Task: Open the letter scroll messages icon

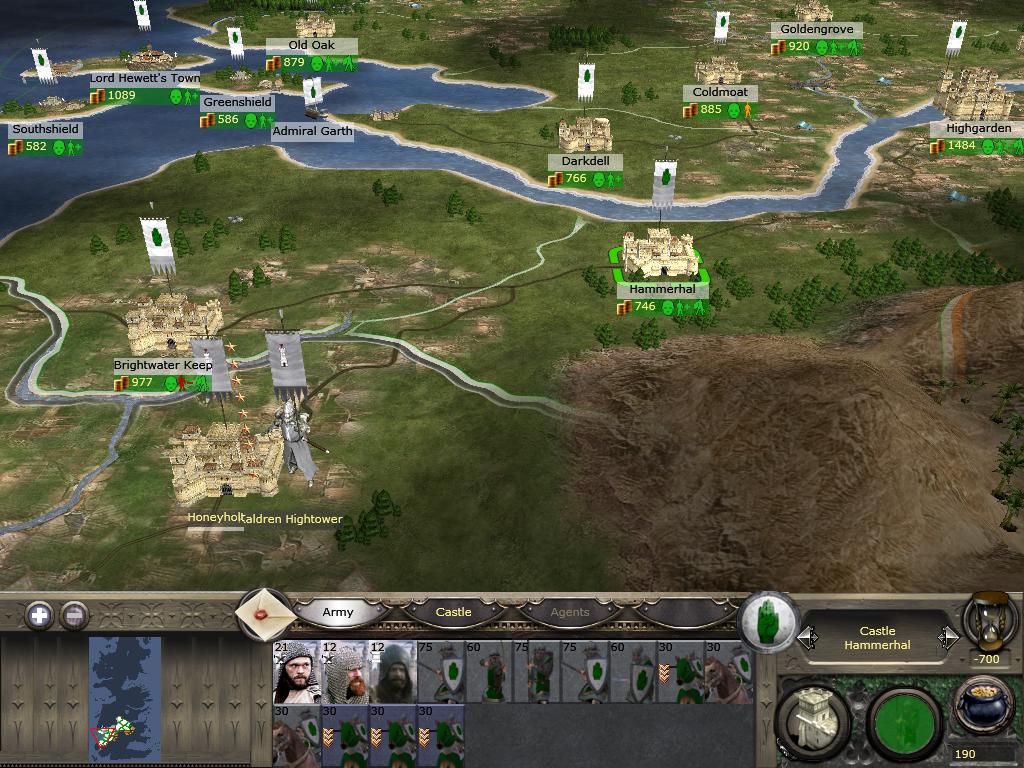Action: pos(264,612)
